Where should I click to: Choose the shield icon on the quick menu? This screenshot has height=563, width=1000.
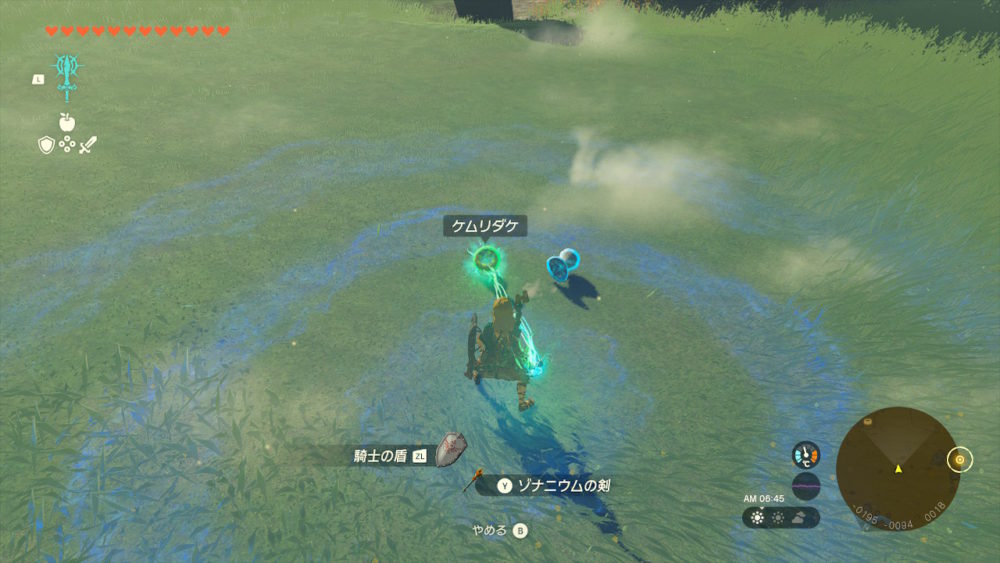[45, 145]
